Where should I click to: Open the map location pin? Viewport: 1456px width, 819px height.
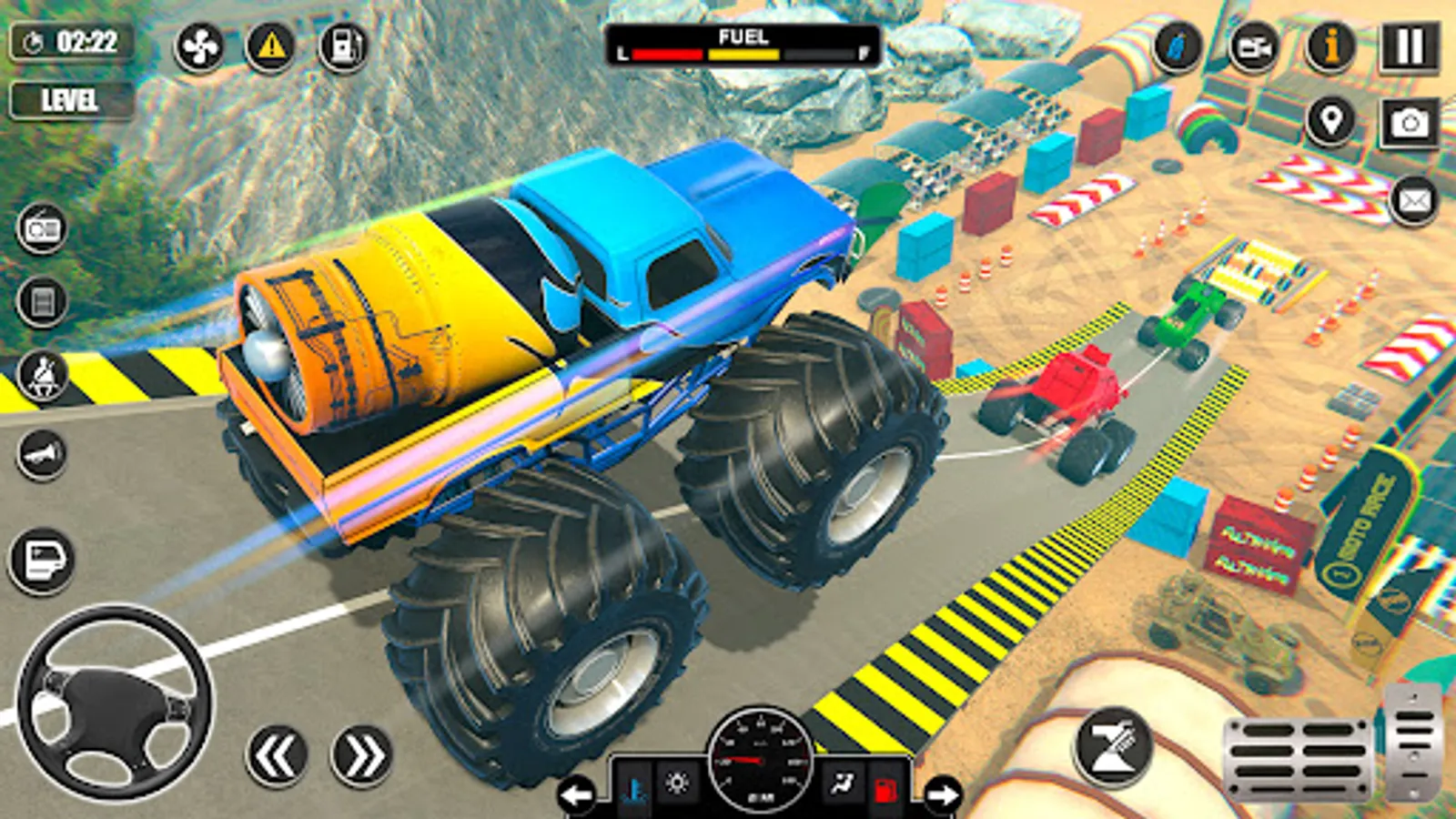pos(1331,121)
